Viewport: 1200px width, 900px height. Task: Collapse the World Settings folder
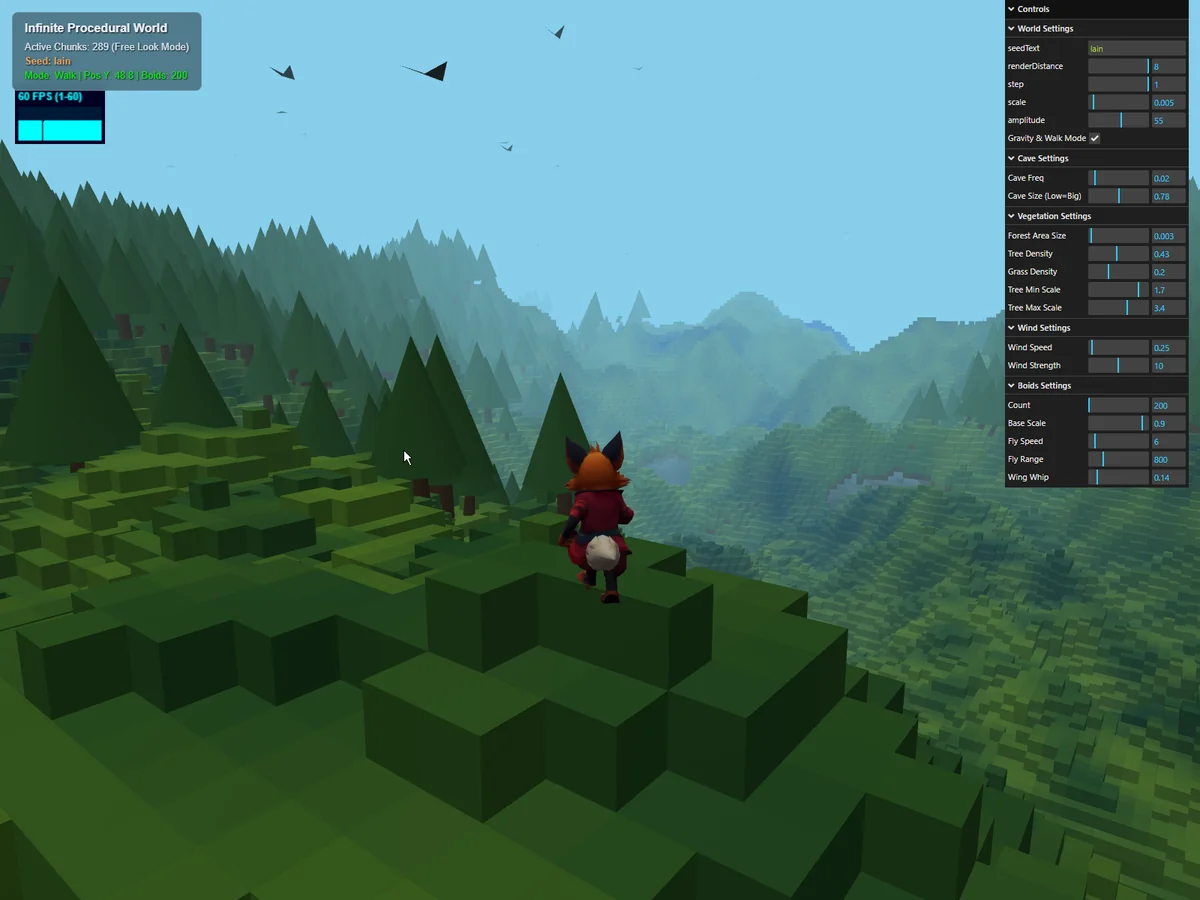coord(1045,29)
